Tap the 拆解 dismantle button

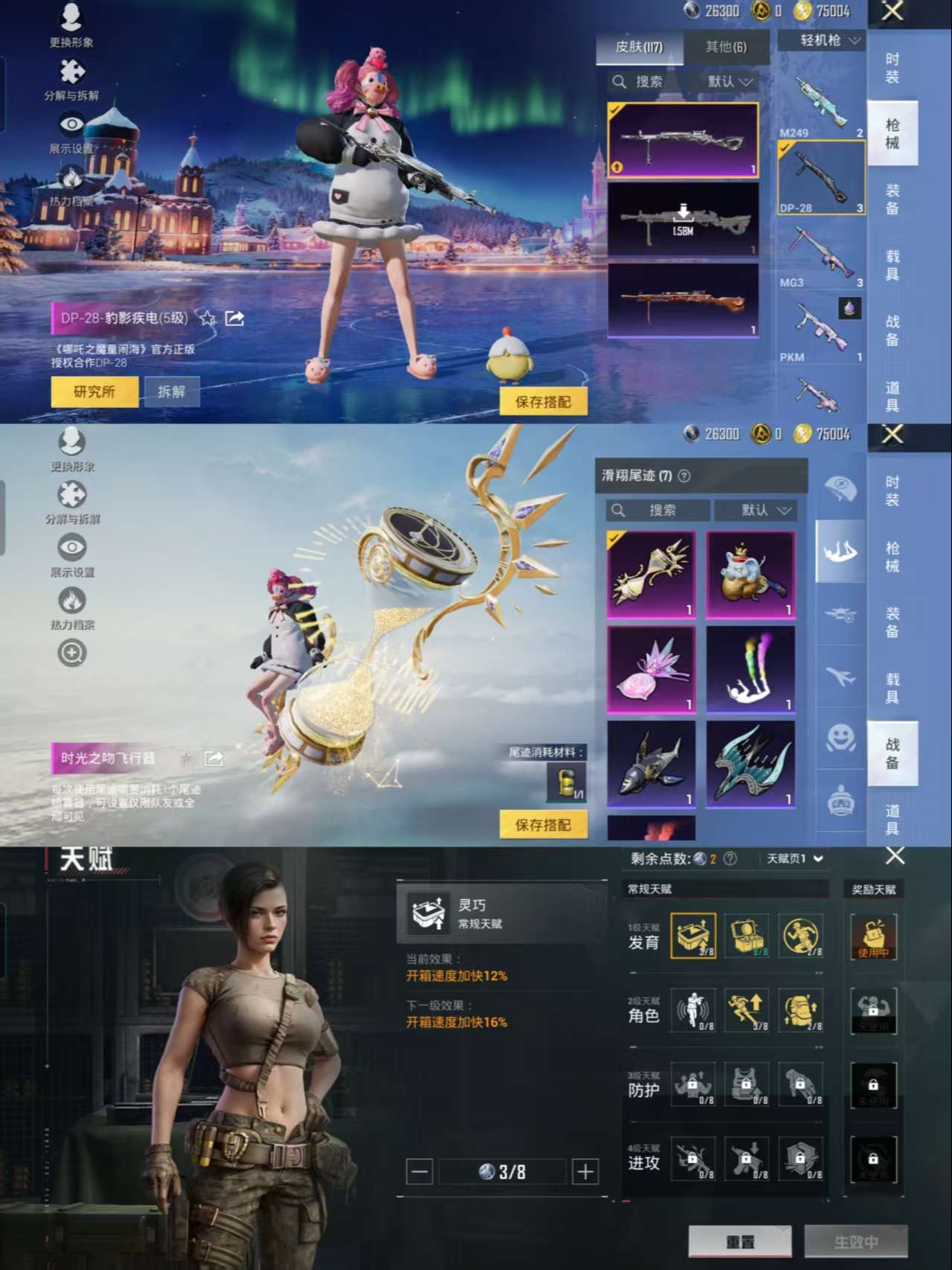[x=171, y=392]
